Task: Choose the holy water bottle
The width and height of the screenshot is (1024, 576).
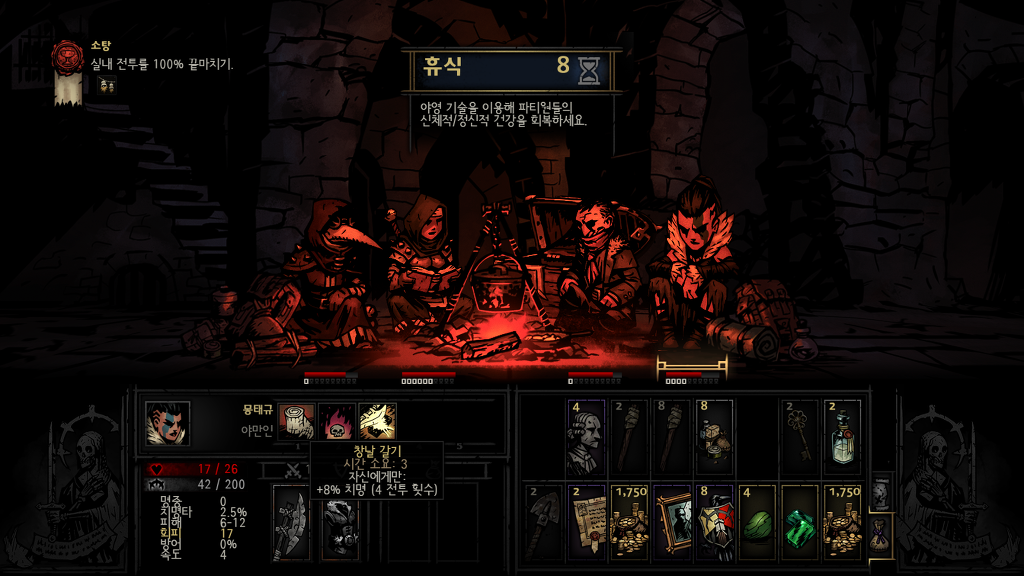Action: point(843,437)
